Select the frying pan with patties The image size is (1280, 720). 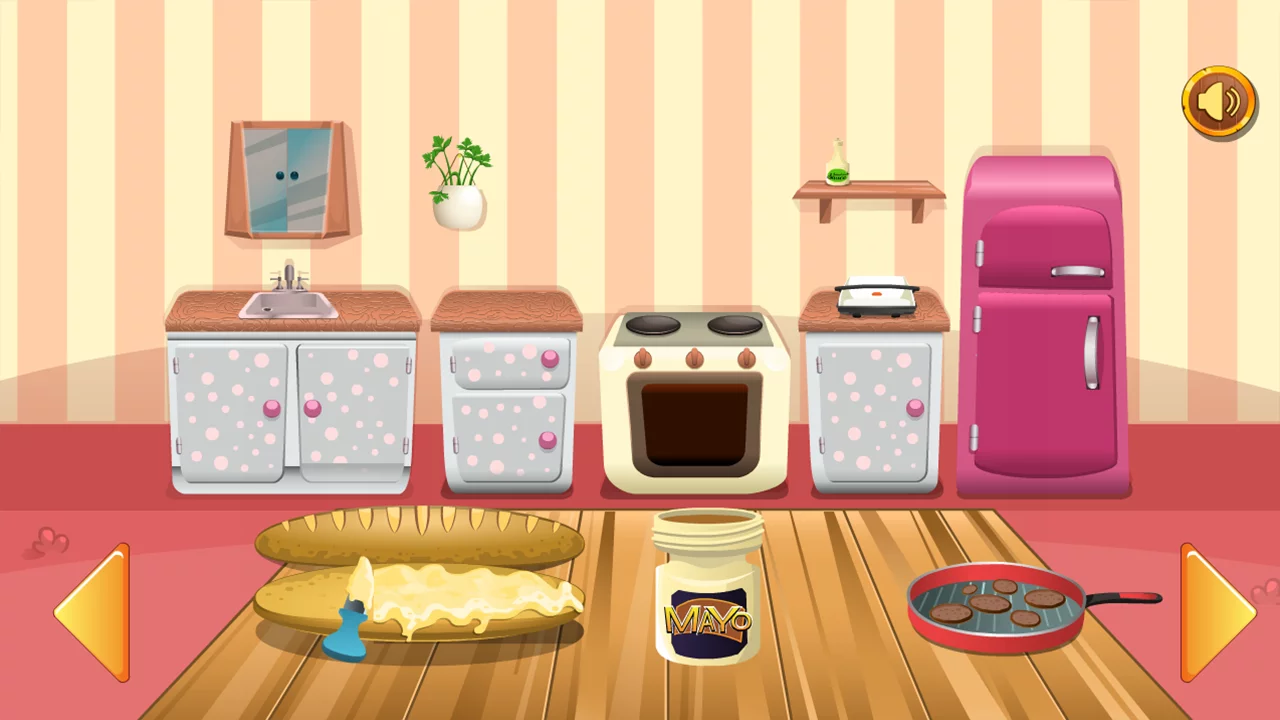[1000, 606]
